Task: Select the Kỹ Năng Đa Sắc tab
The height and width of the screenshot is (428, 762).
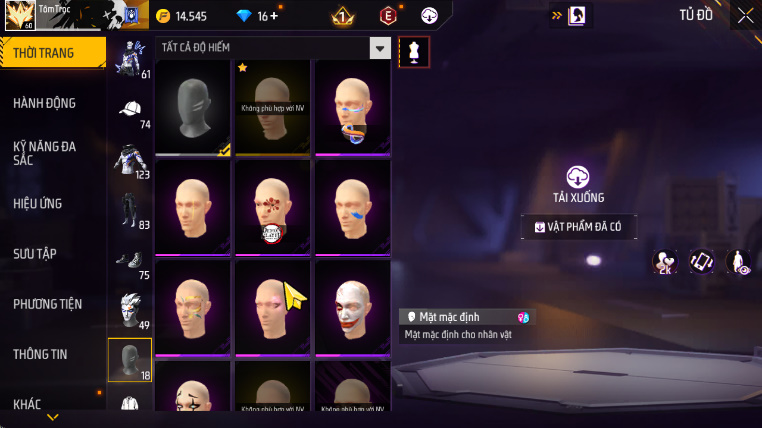Action: pyautogui.click(x=45, y=153)
